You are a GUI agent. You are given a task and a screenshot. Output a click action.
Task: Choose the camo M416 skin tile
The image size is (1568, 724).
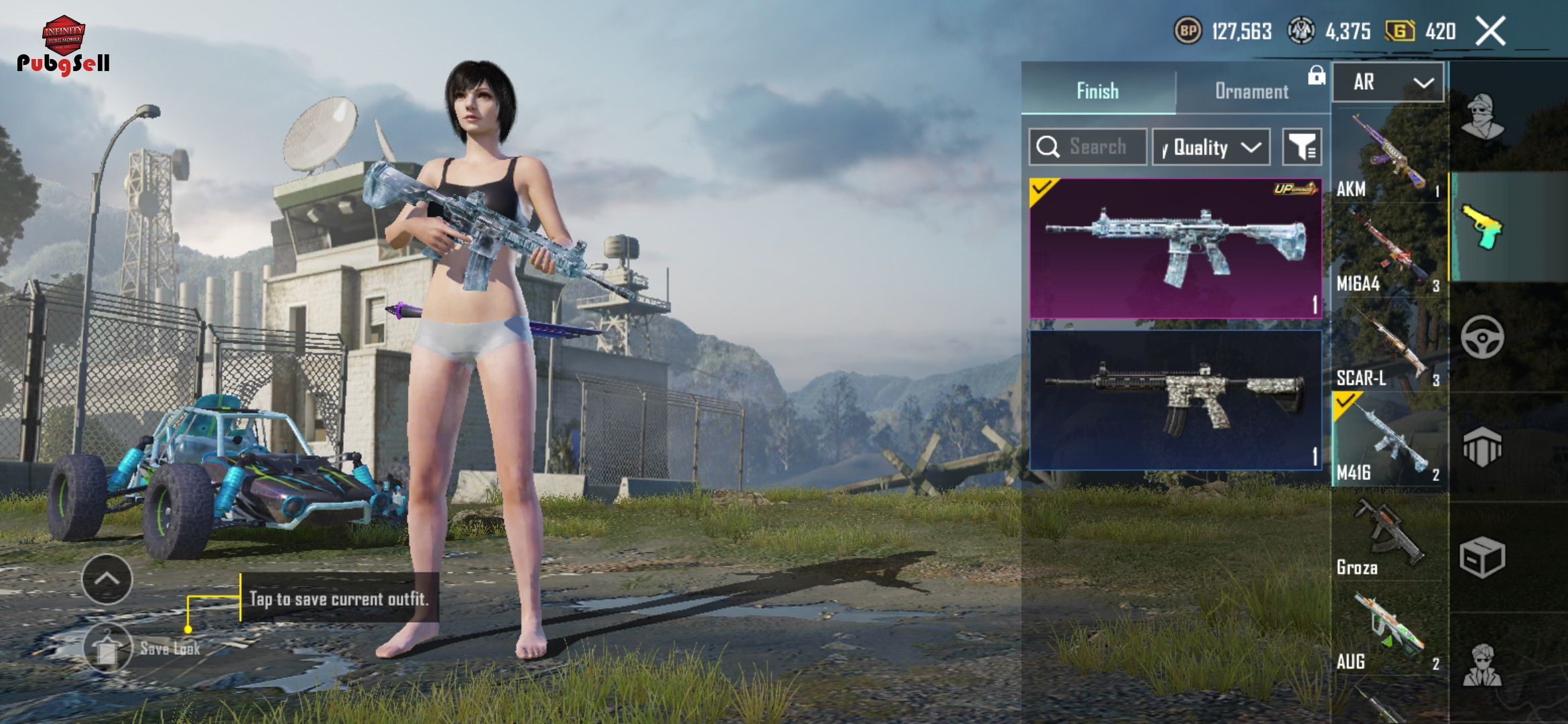1175,400
